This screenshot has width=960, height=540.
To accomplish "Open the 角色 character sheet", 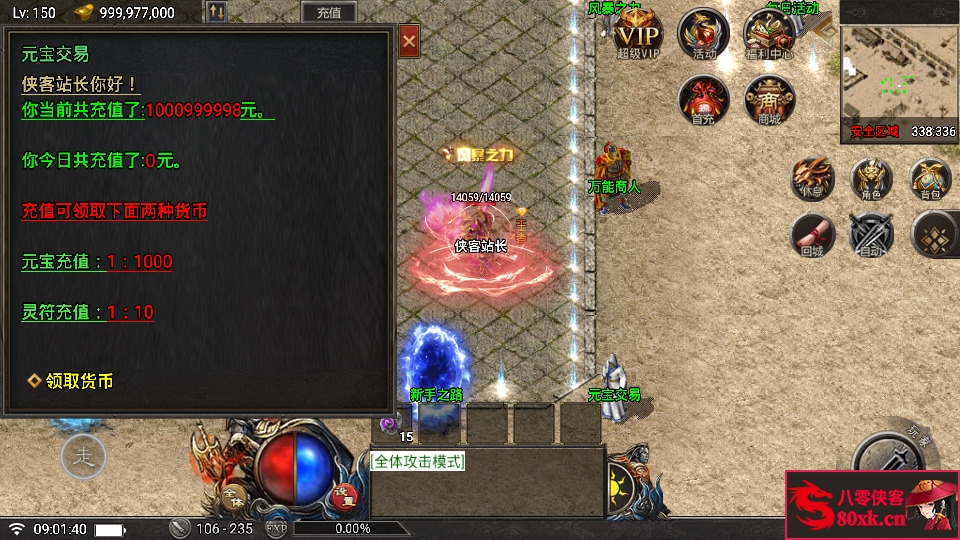I will click(872, 178).
